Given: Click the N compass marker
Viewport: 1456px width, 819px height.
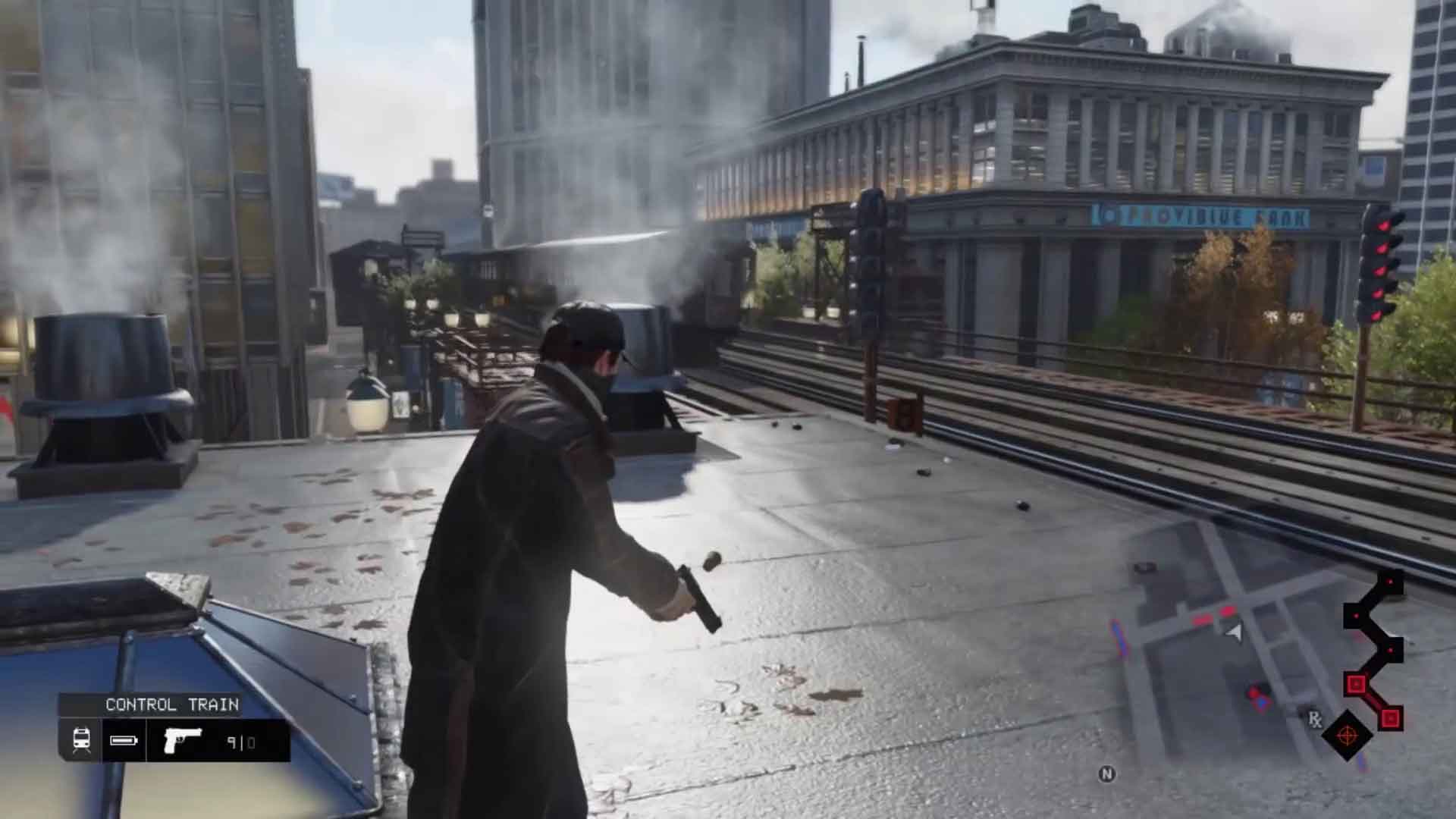Looking at the screenshot, I should click(1106, 773).
